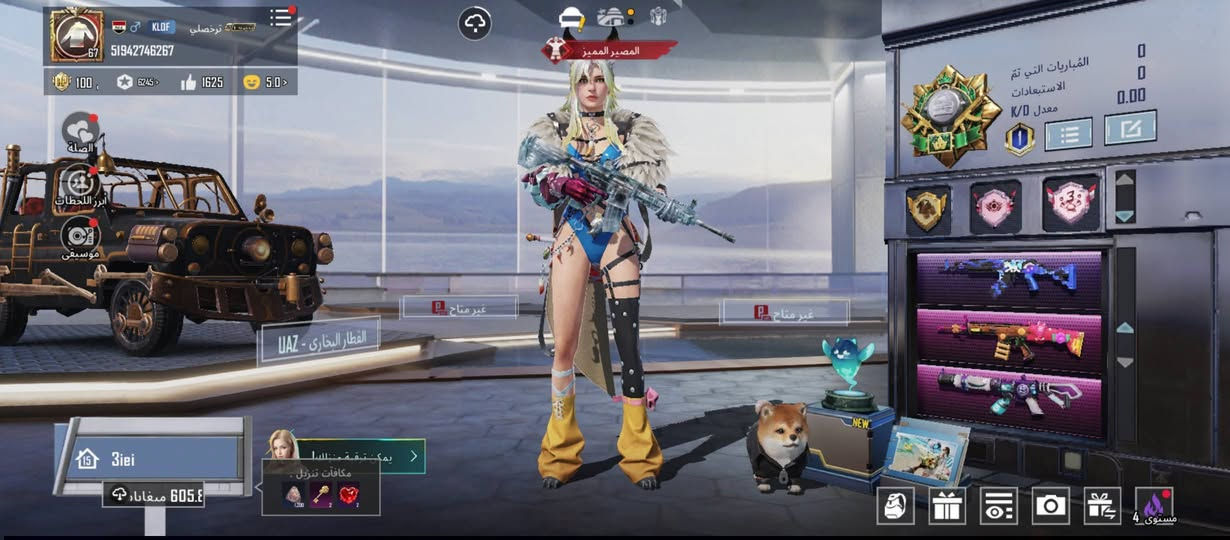Open the flame level 4 icon
1230x540 pixels.
(x=1155, y=506)
